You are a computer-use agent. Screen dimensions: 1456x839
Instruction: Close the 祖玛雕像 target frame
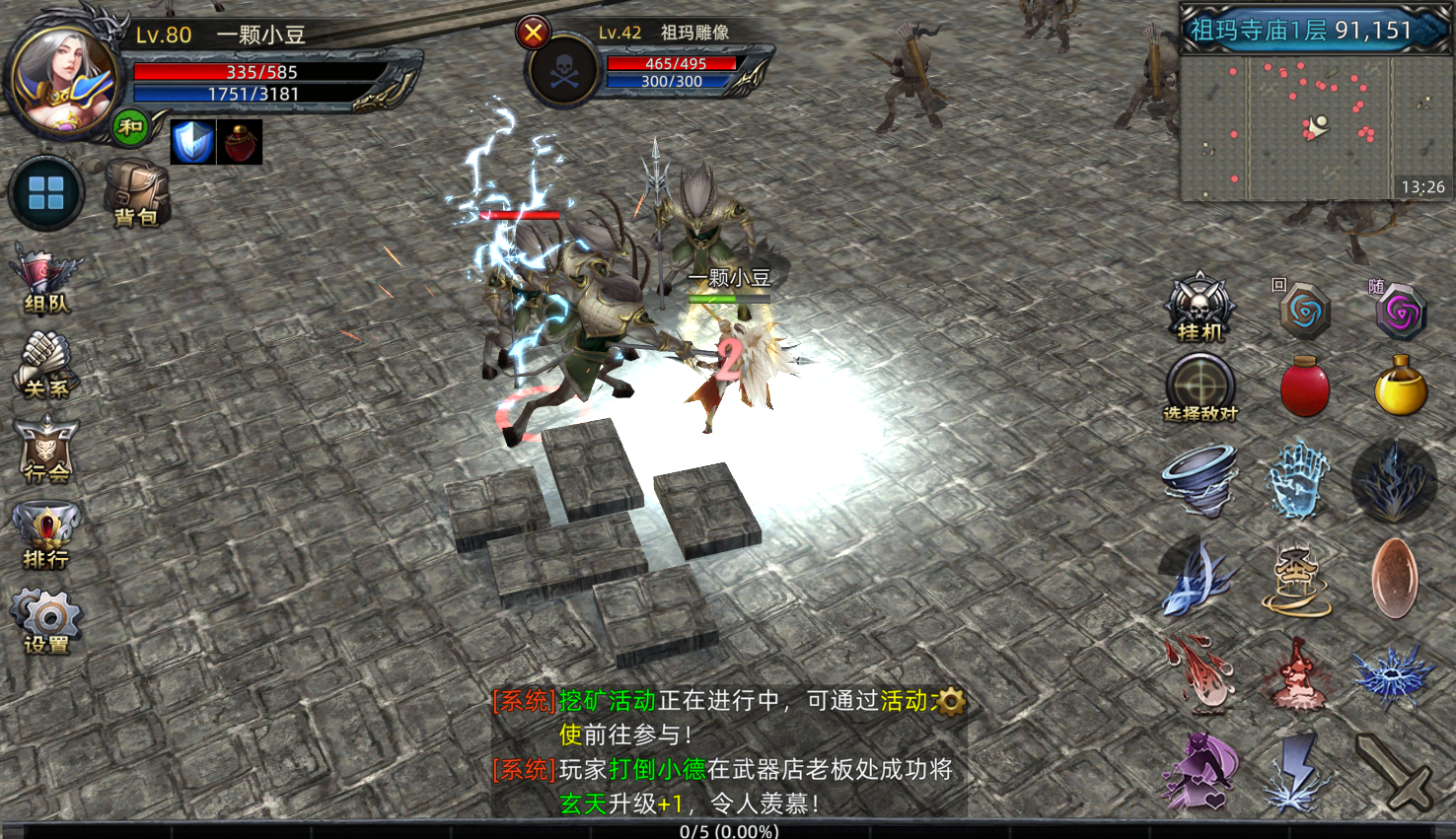click(x=533, y=34)
